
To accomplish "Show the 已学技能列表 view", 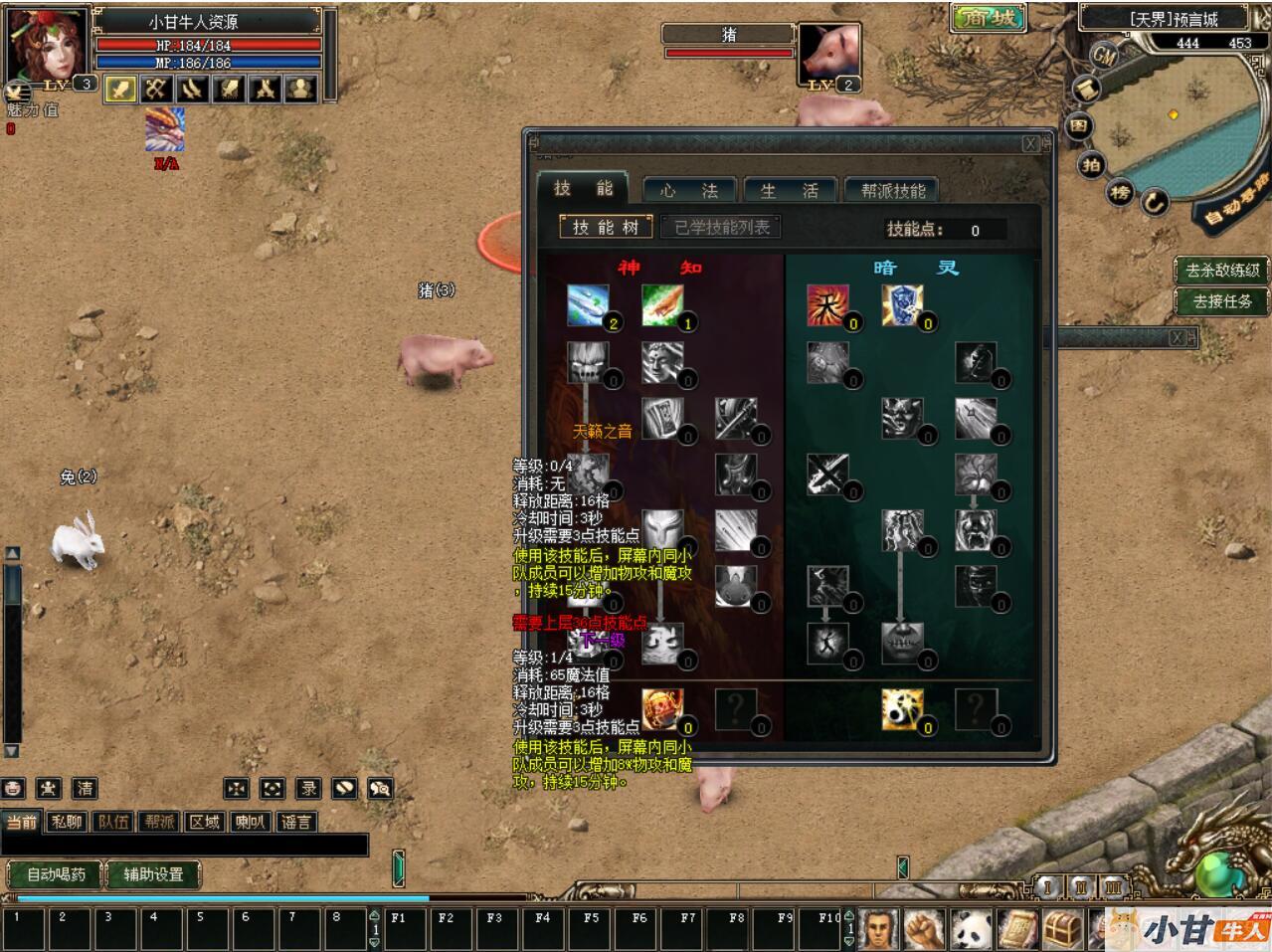I will tap(722, 227).
